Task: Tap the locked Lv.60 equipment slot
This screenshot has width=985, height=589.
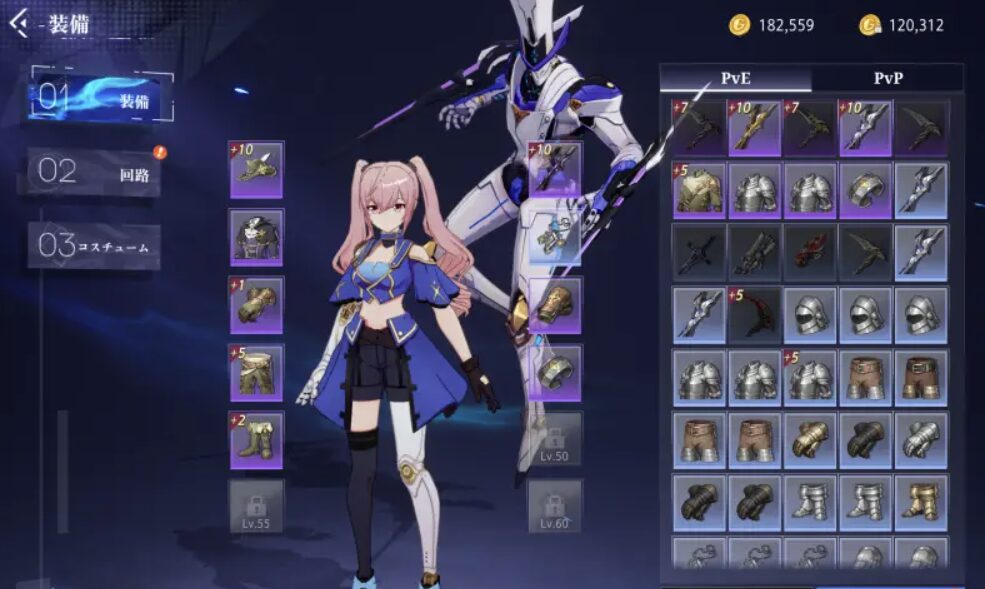Action: click(x=555, y=506)
